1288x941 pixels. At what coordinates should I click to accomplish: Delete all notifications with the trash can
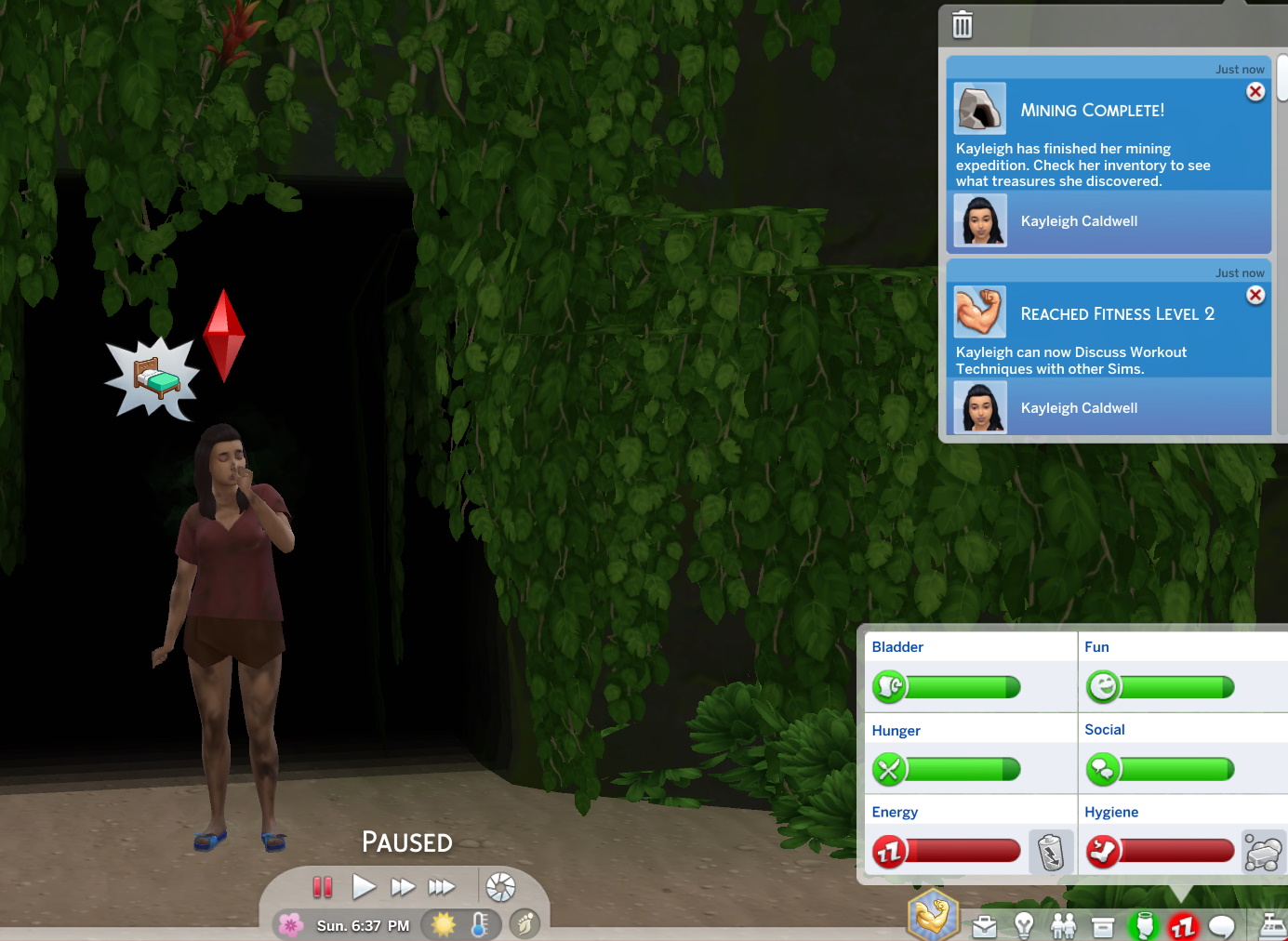963,25
